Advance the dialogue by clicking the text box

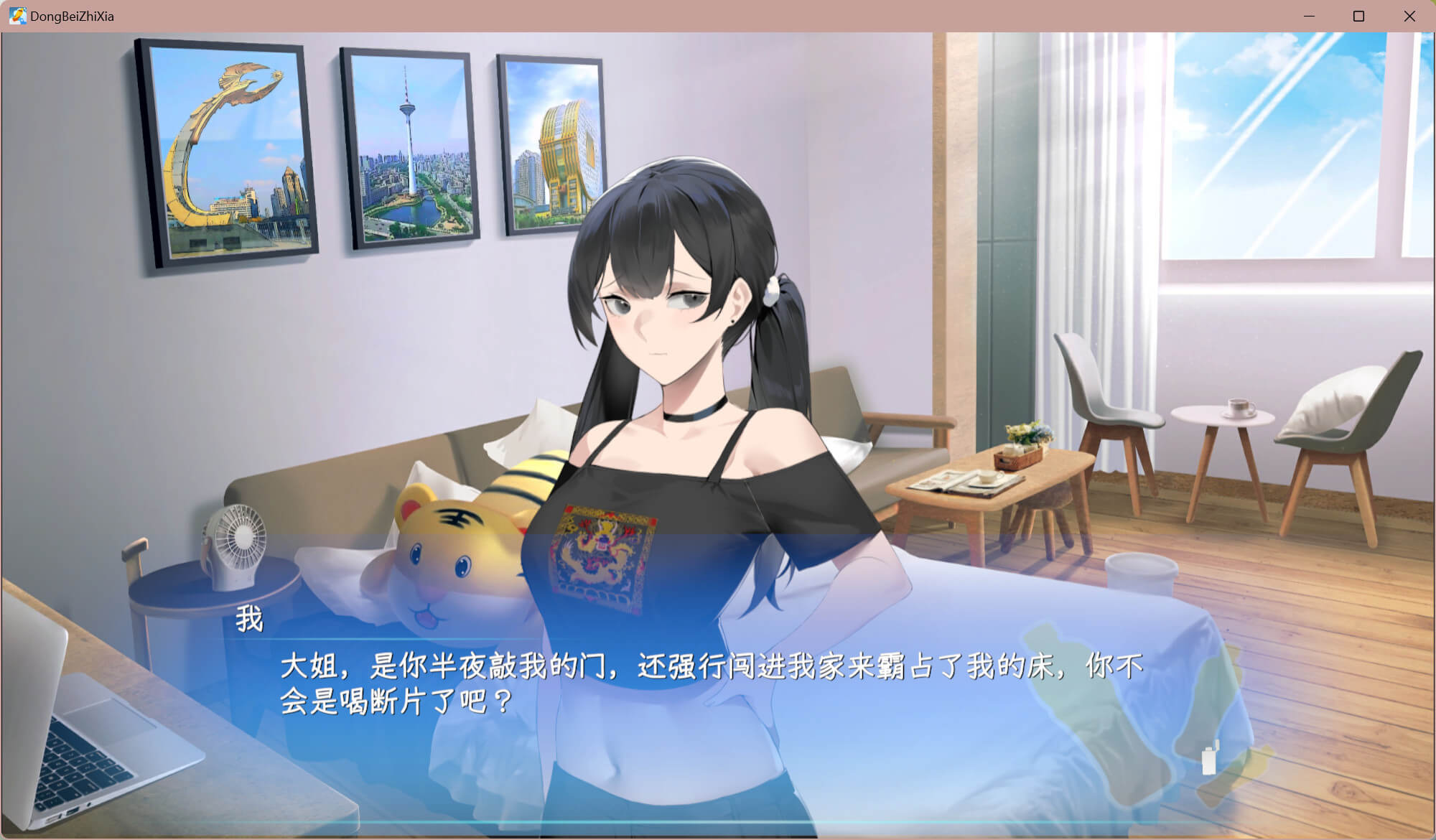(711, 682)
